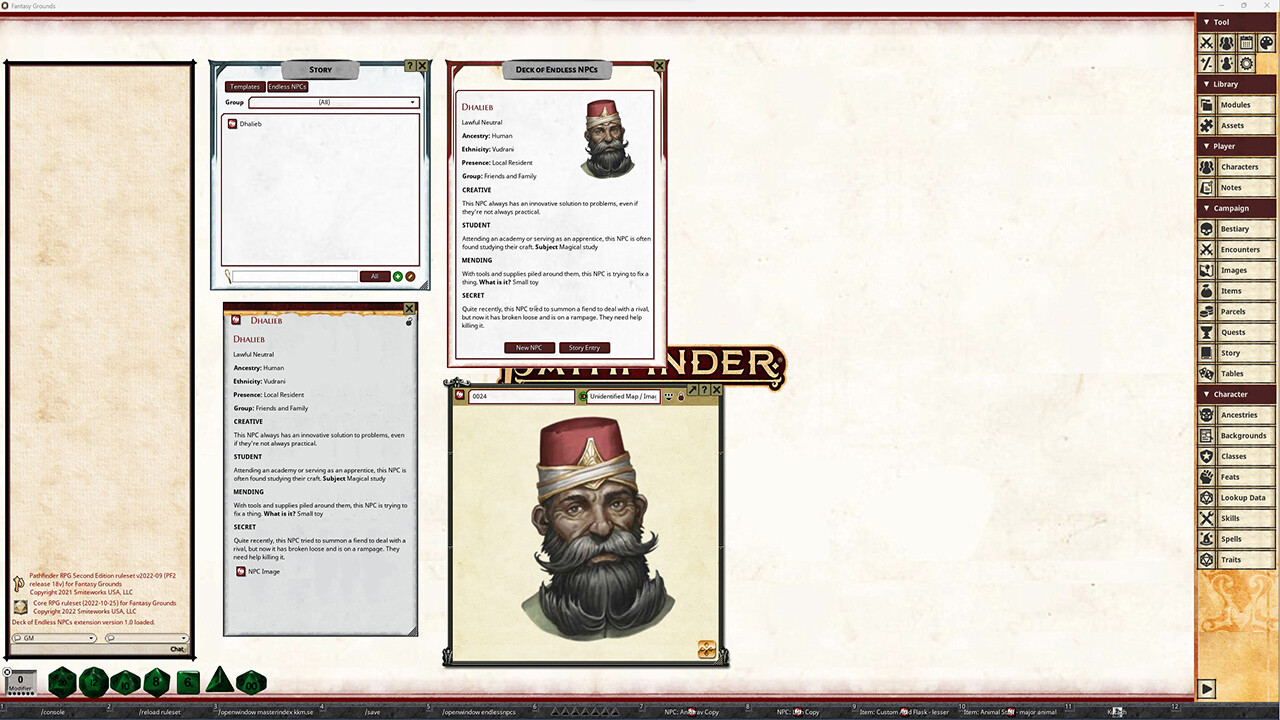
Task: Click the Story Entry button
Action: tap(584, 347)
